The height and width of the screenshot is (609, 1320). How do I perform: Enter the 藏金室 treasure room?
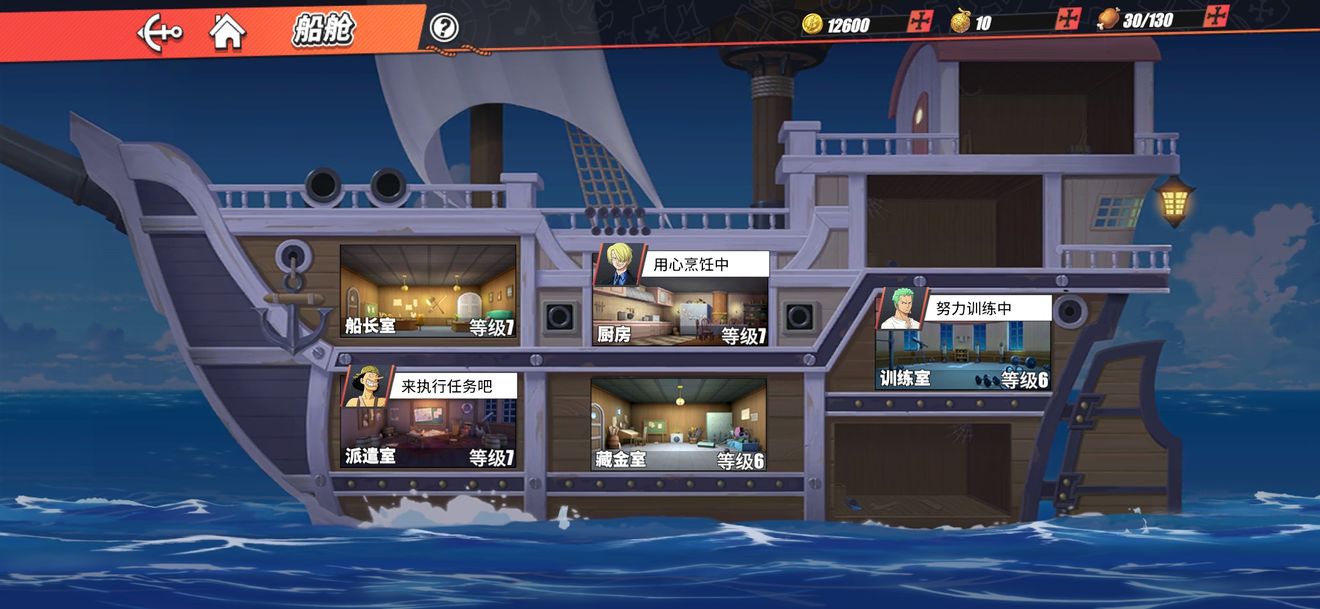[x=678, y=424]
